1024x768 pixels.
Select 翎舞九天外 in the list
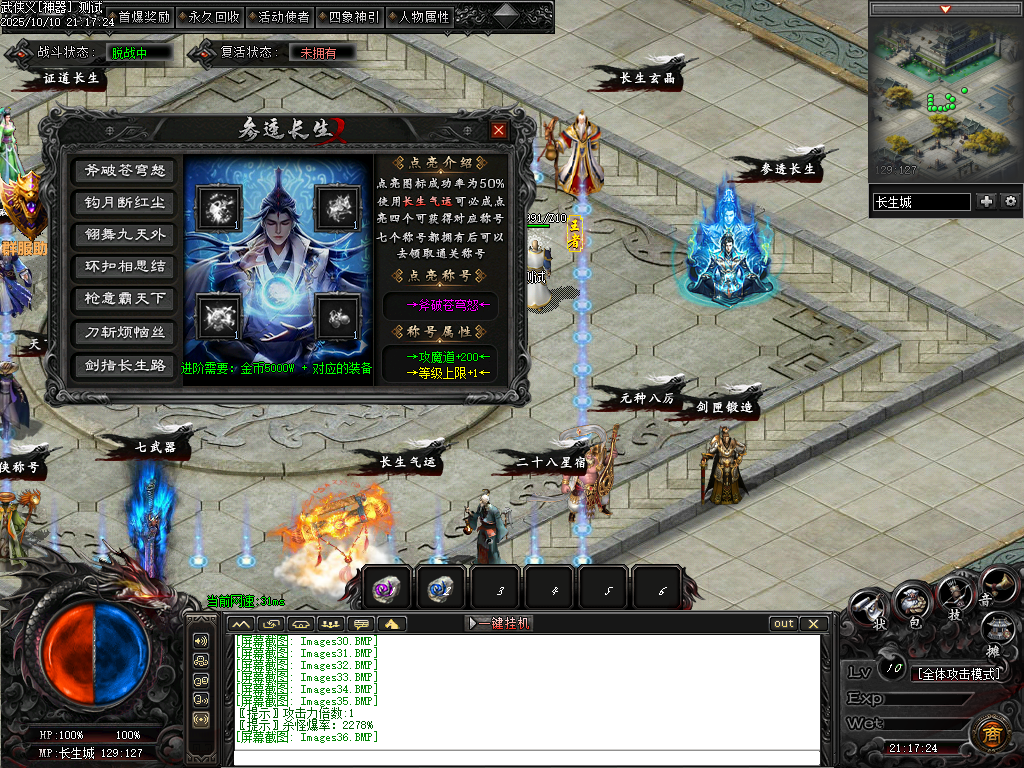coord(124,235)
